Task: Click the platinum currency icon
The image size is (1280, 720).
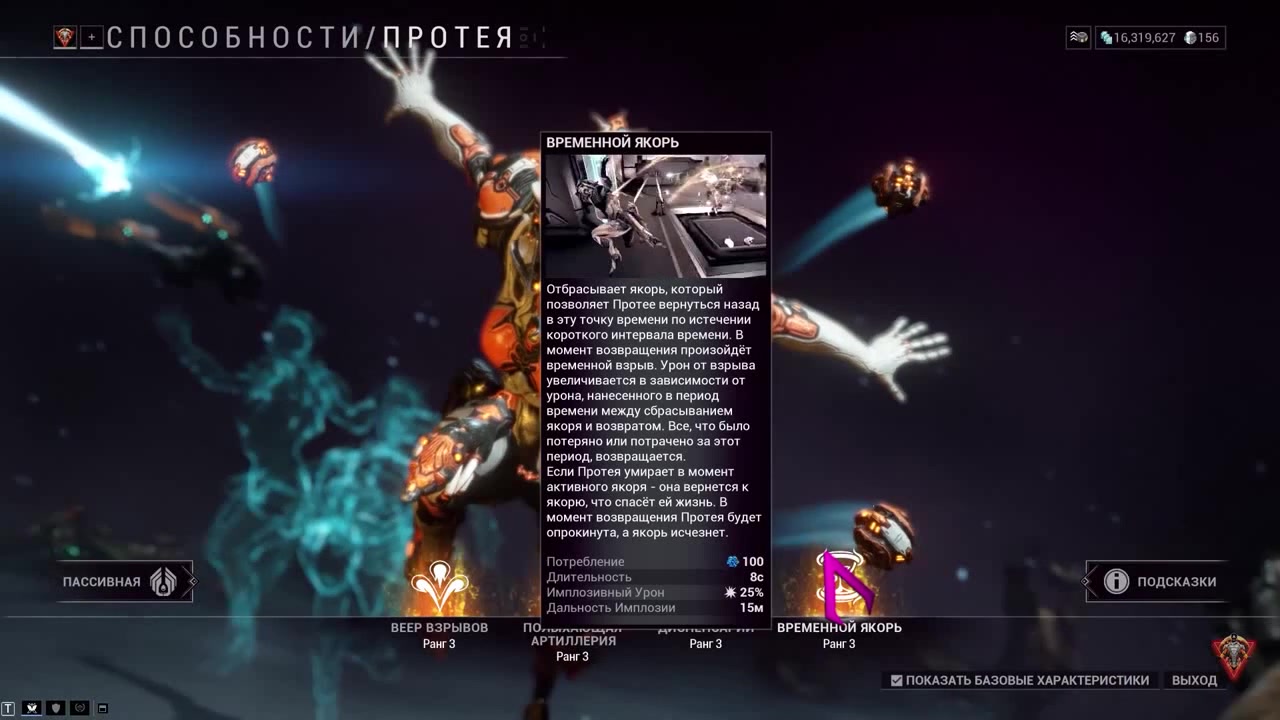Action: click(x=1191, y=38)
